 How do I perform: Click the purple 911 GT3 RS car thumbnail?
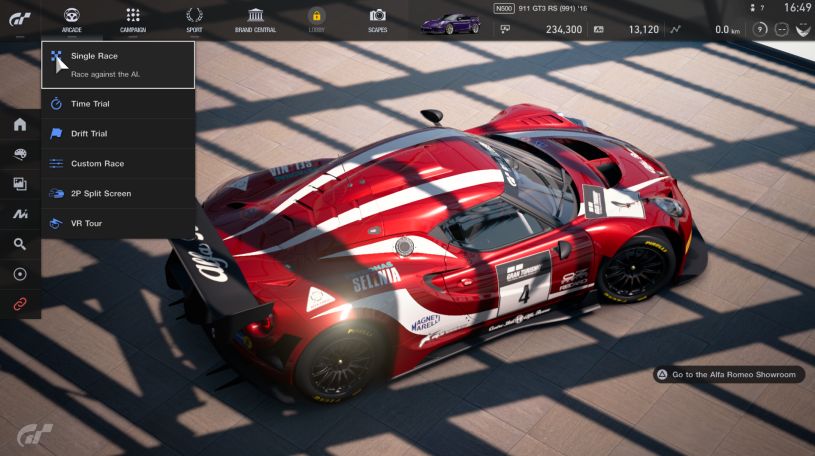(450, 21)
